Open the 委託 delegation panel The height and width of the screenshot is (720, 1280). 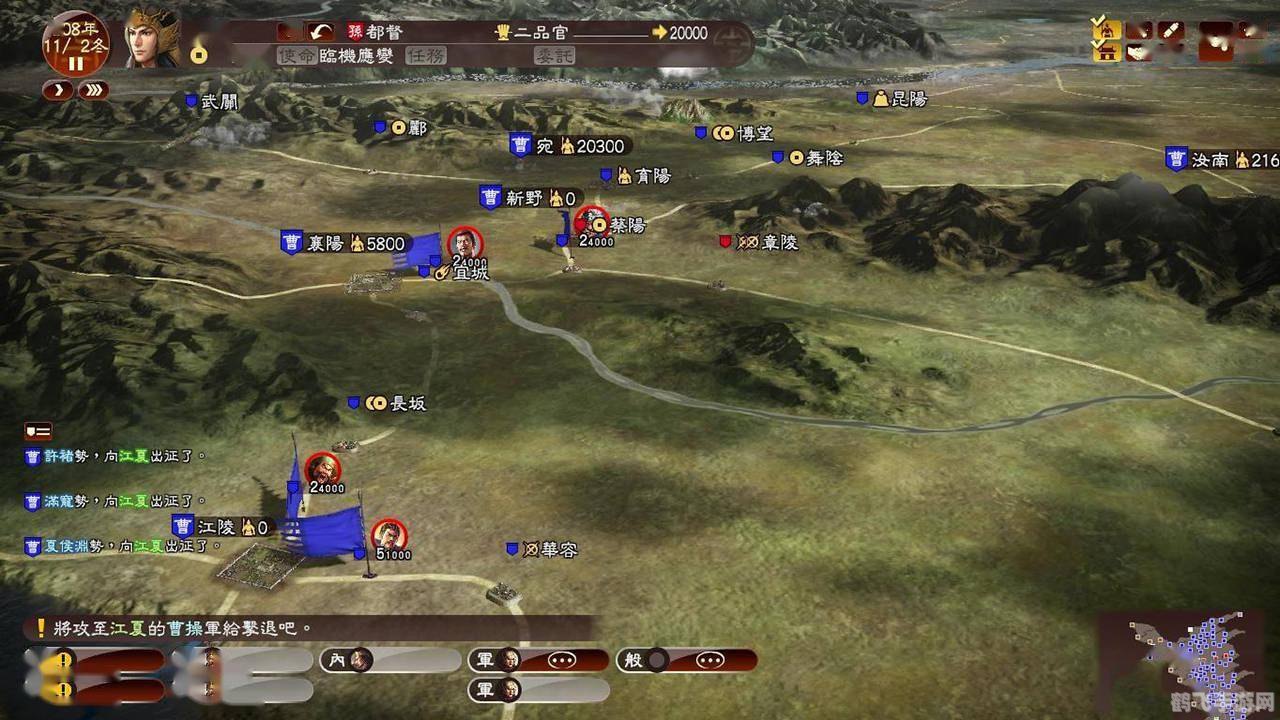(x=553, y=56)
